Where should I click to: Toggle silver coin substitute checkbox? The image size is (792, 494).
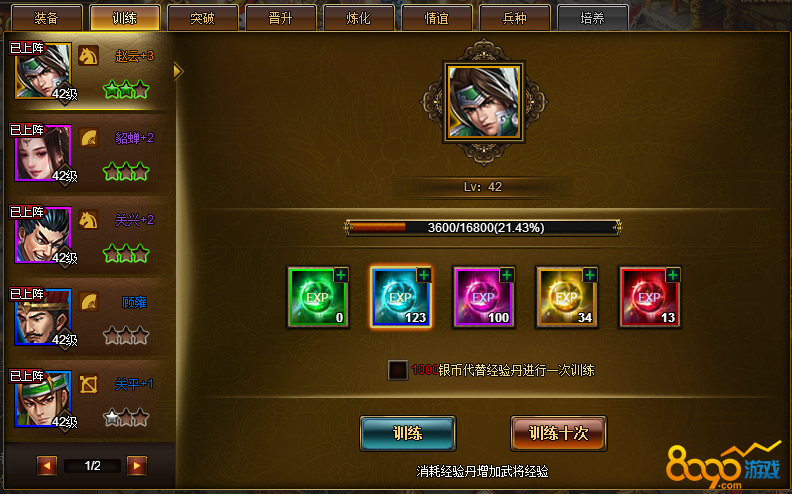click(x=398, y=370)
